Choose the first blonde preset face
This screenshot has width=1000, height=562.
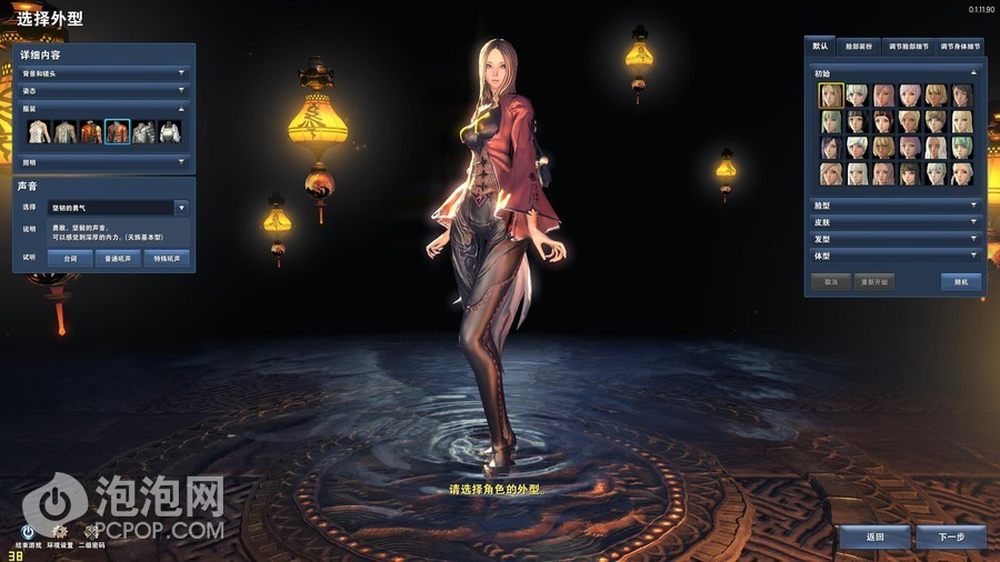pos(831,95)
